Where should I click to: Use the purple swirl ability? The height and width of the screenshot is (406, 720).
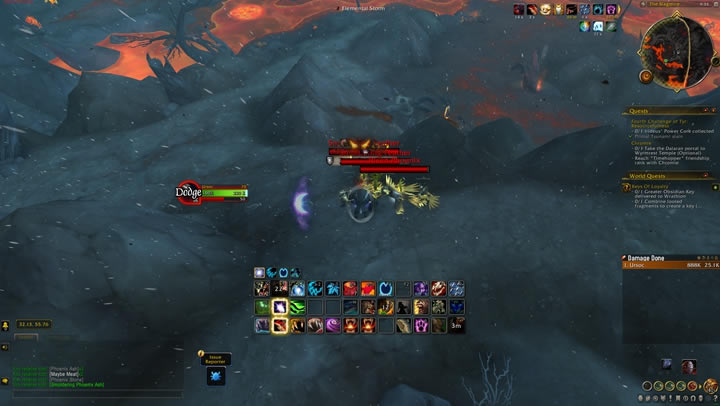[333, 325]
